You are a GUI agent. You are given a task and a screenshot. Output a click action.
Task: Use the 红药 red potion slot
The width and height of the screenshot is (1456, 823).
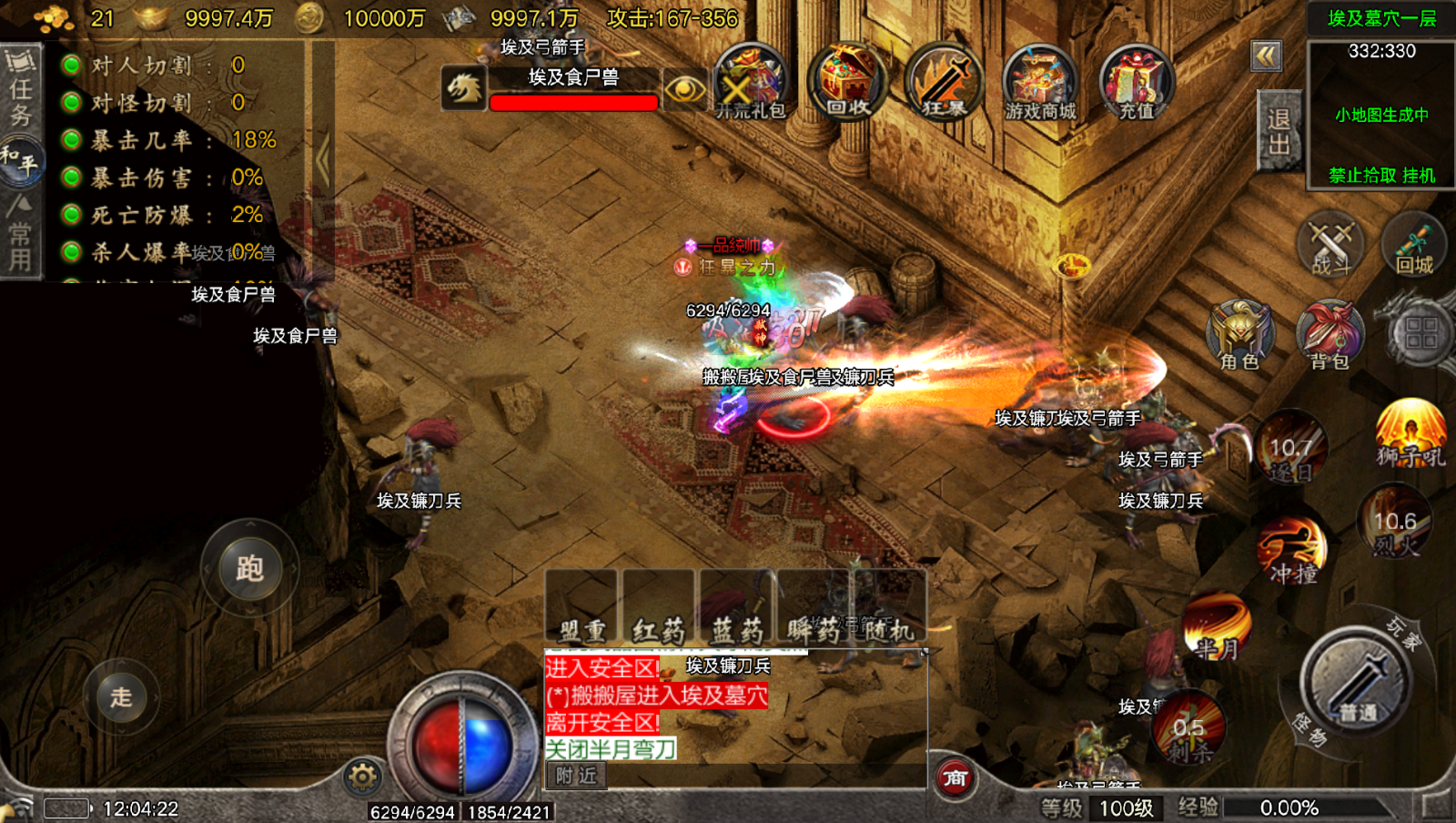(658, 608)
